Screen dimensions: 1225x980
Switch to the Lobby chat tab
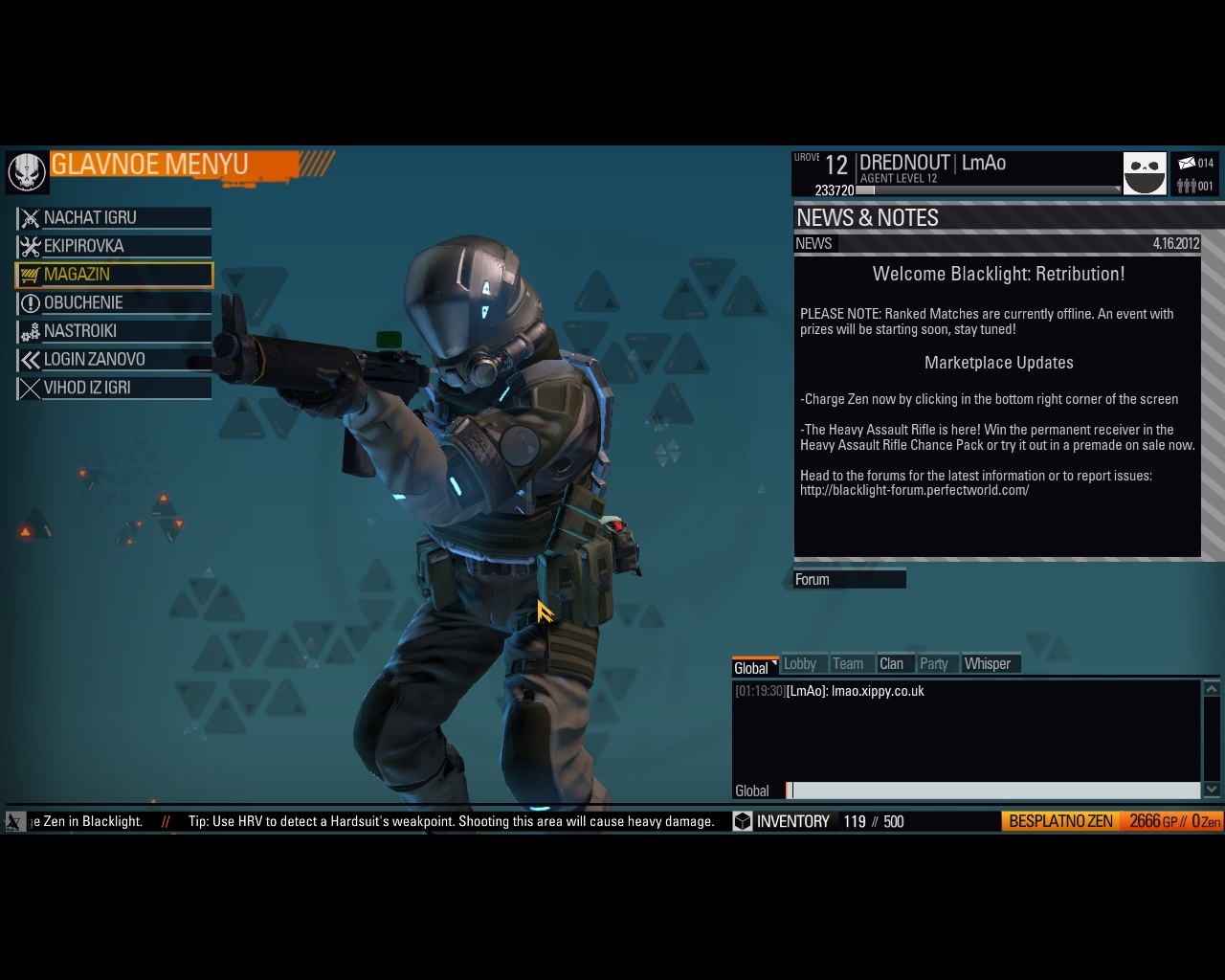(800, 664)
